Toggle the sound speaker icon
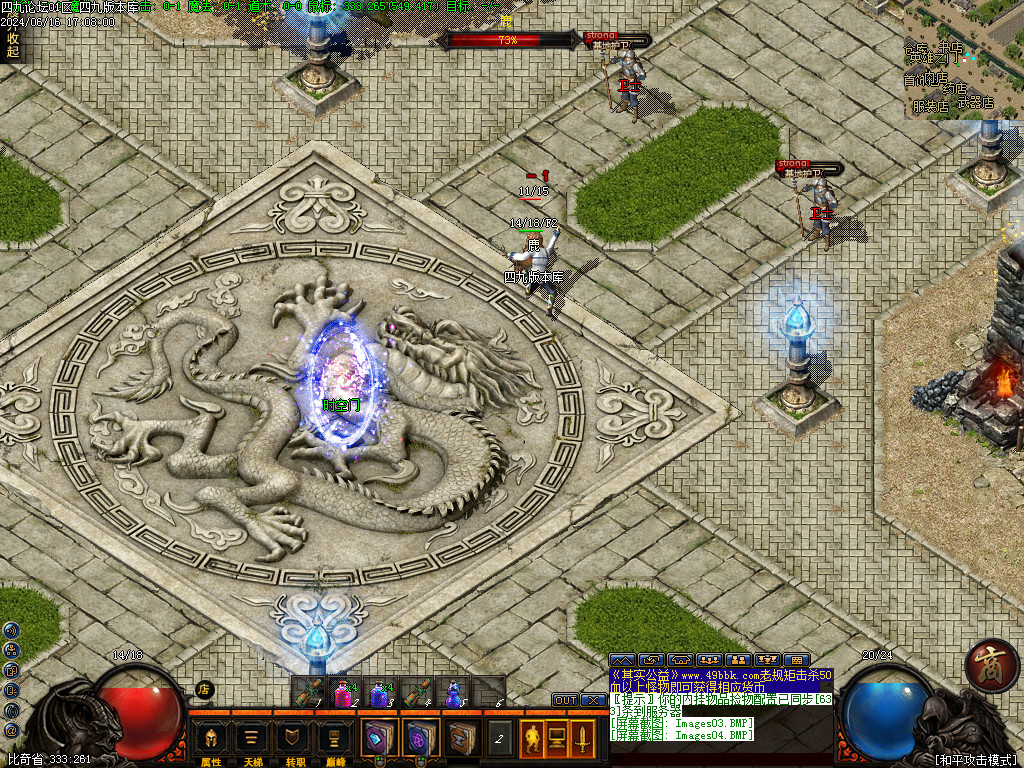Screen dimensions: 1024x768 pos(11,631)
